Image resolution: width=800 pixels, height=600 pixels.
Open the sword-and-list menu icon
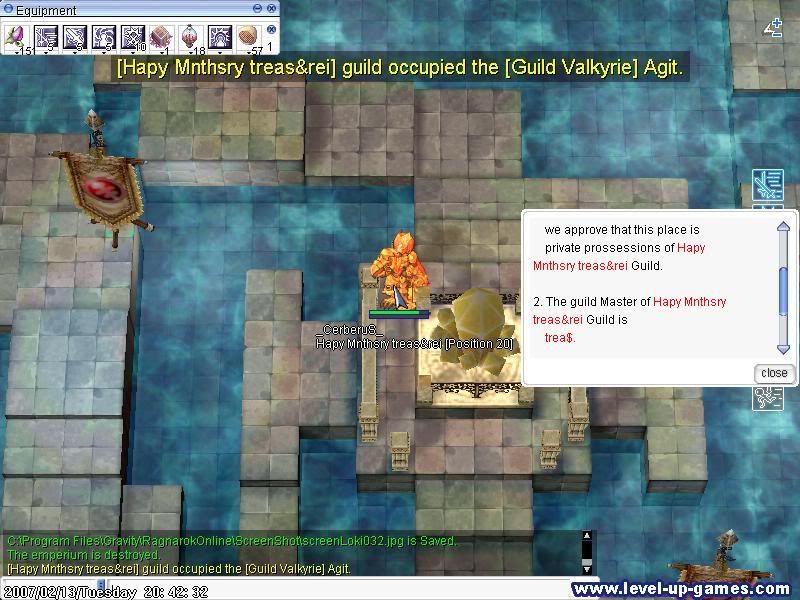tap(767, 185)
